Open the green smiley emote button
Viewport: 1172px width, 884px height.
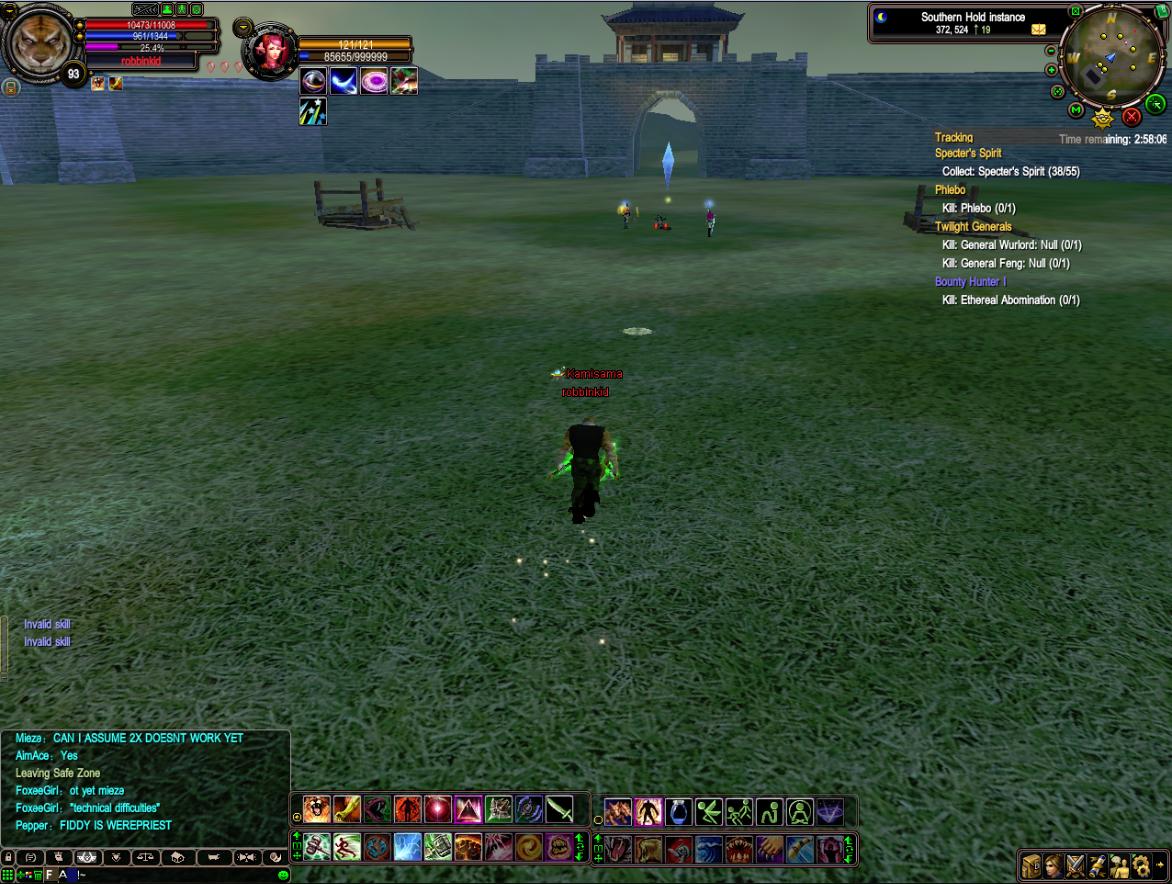coord(283,875)
